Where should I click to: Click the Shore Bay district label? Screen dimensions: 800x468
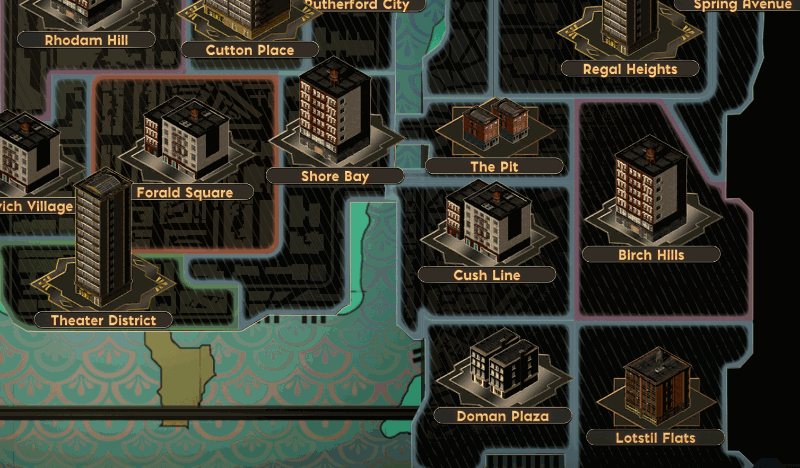point(335,176)
